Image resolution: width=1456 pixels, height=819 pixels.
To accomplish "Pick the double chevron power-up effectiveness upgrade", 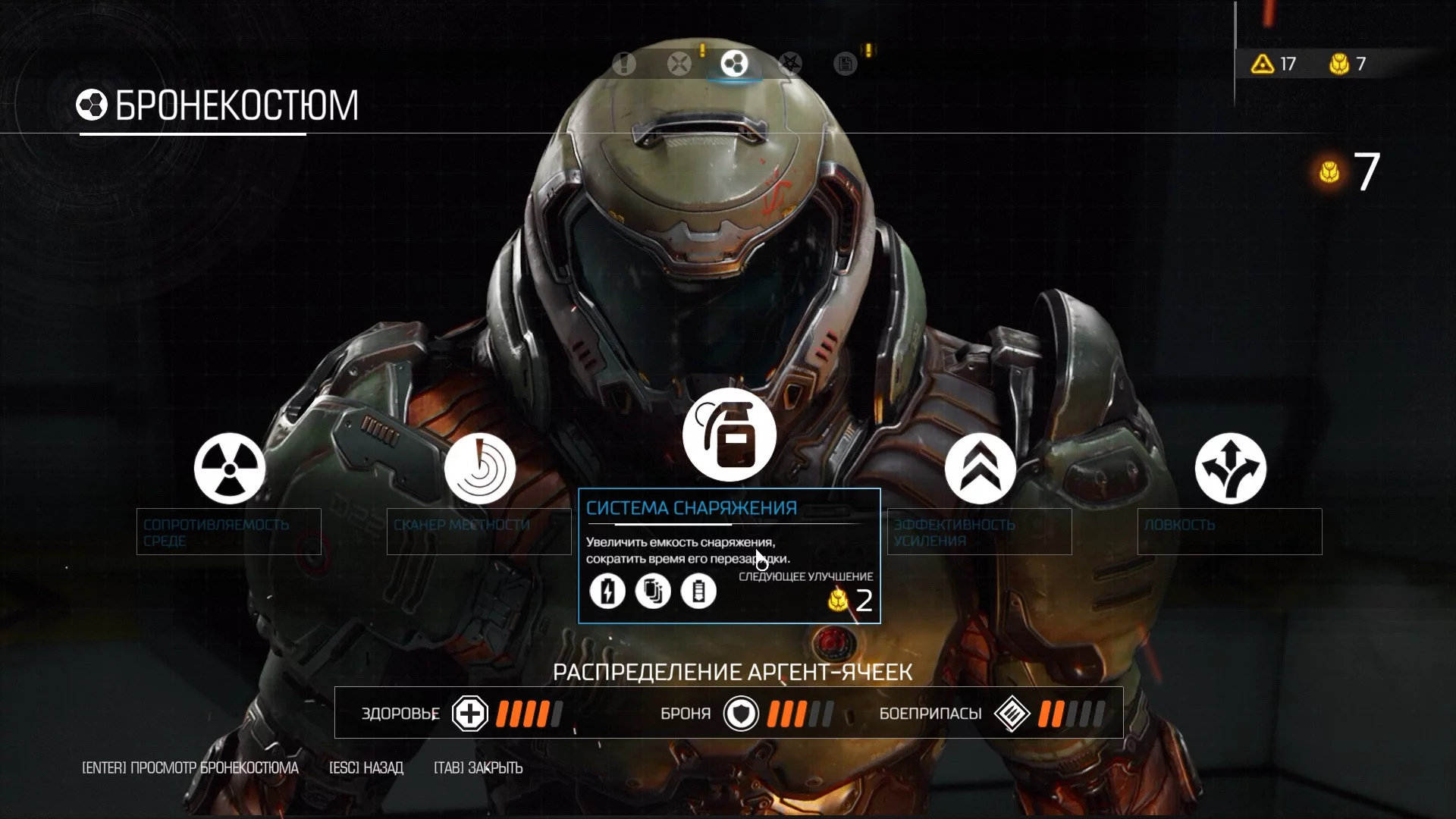I will click(x=980, y=469).
